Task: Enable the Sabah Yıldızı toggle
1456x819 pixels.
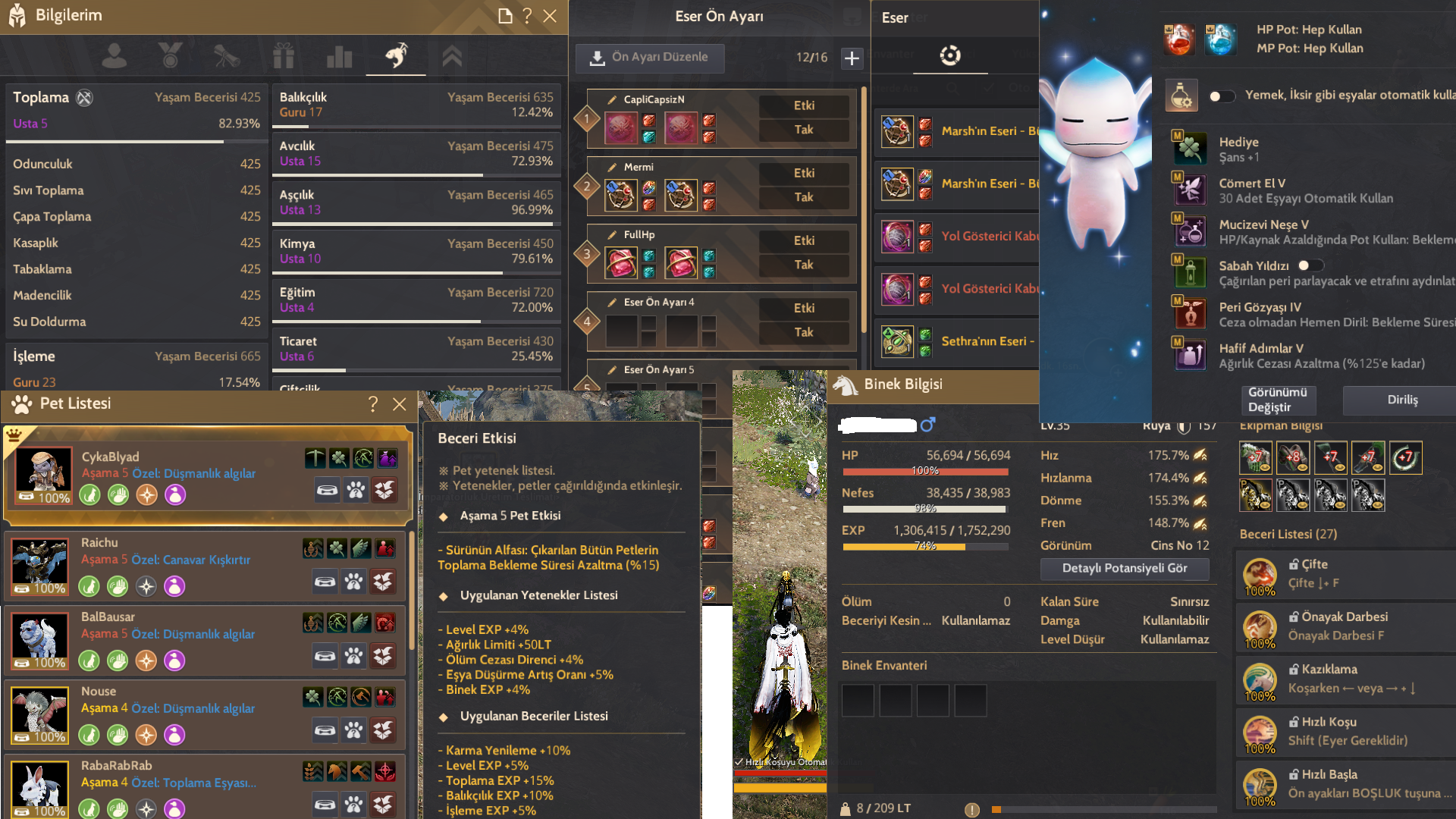Action: tap(1311, 265)
